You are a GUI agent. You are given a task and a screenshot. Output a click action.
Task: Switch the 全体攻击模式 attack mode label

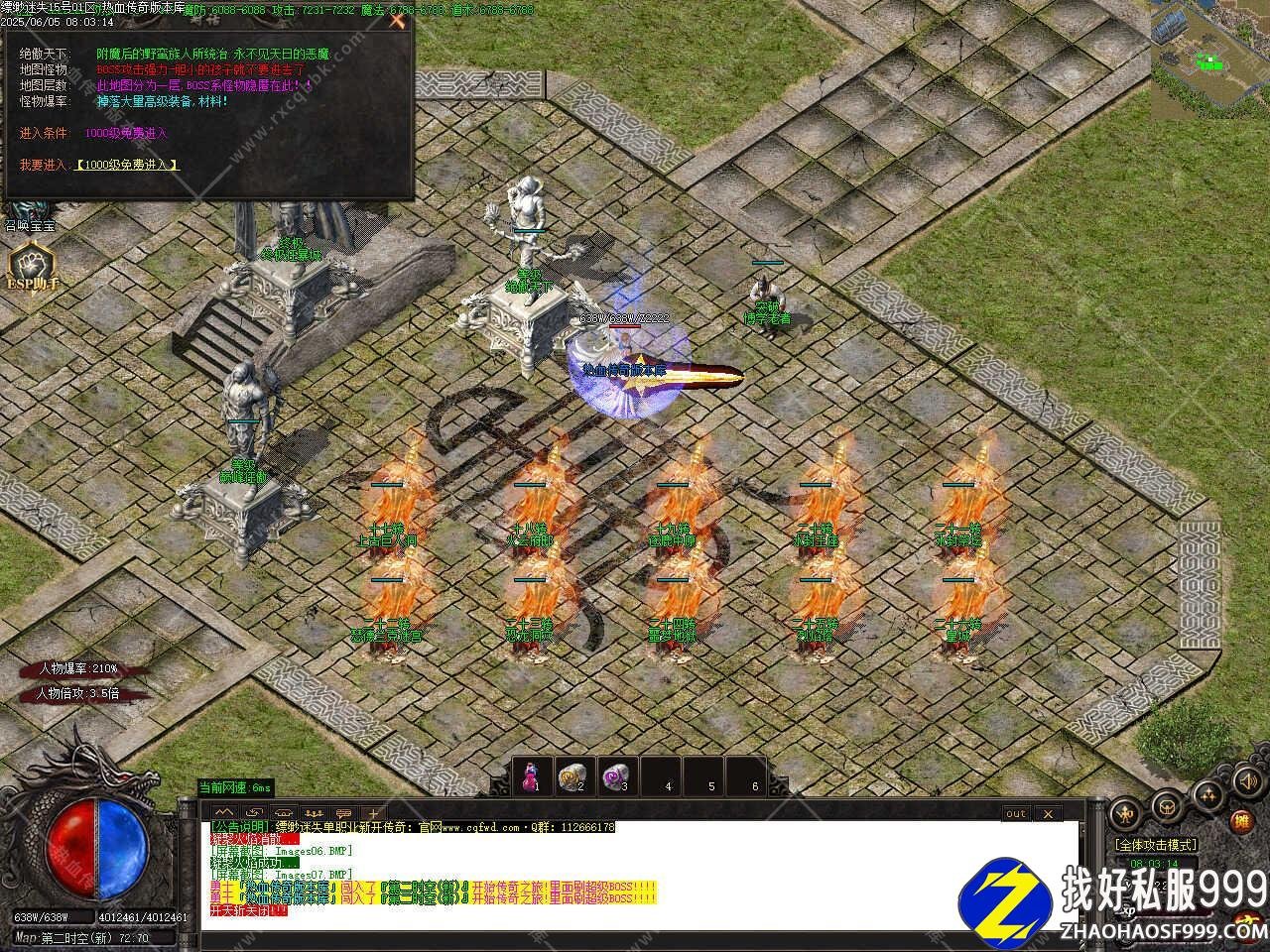[x=1156, y=845]
